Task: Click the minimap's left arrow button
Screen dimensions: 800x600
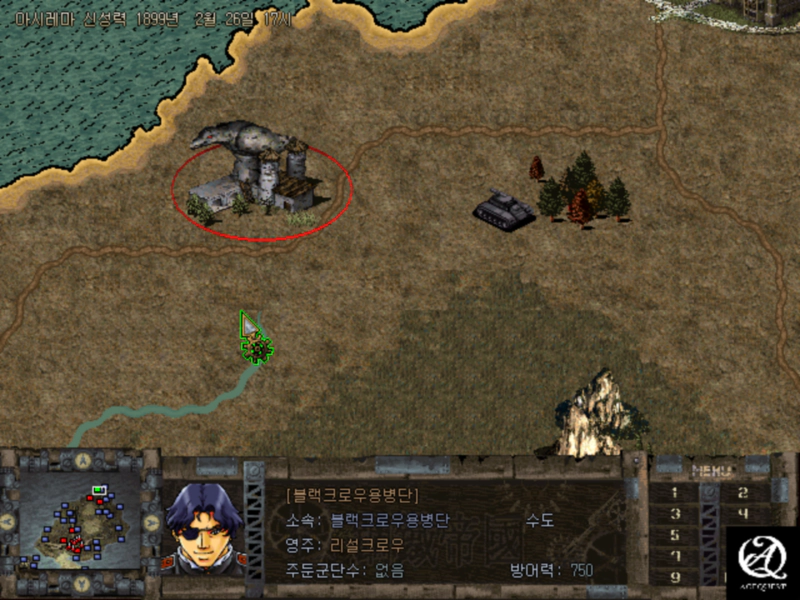Action: [8, 522]
